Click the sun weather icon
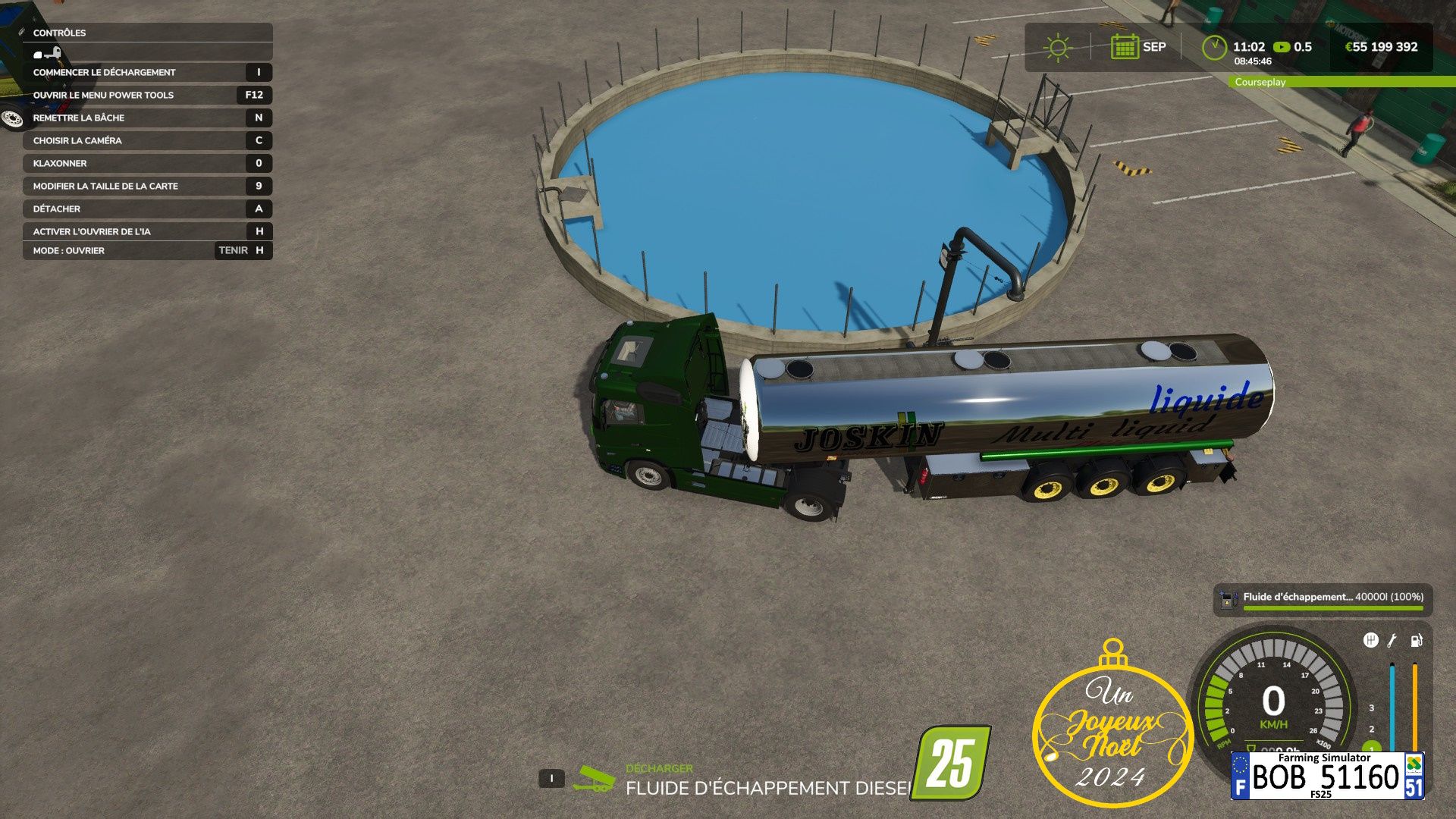 (1057, 48)
